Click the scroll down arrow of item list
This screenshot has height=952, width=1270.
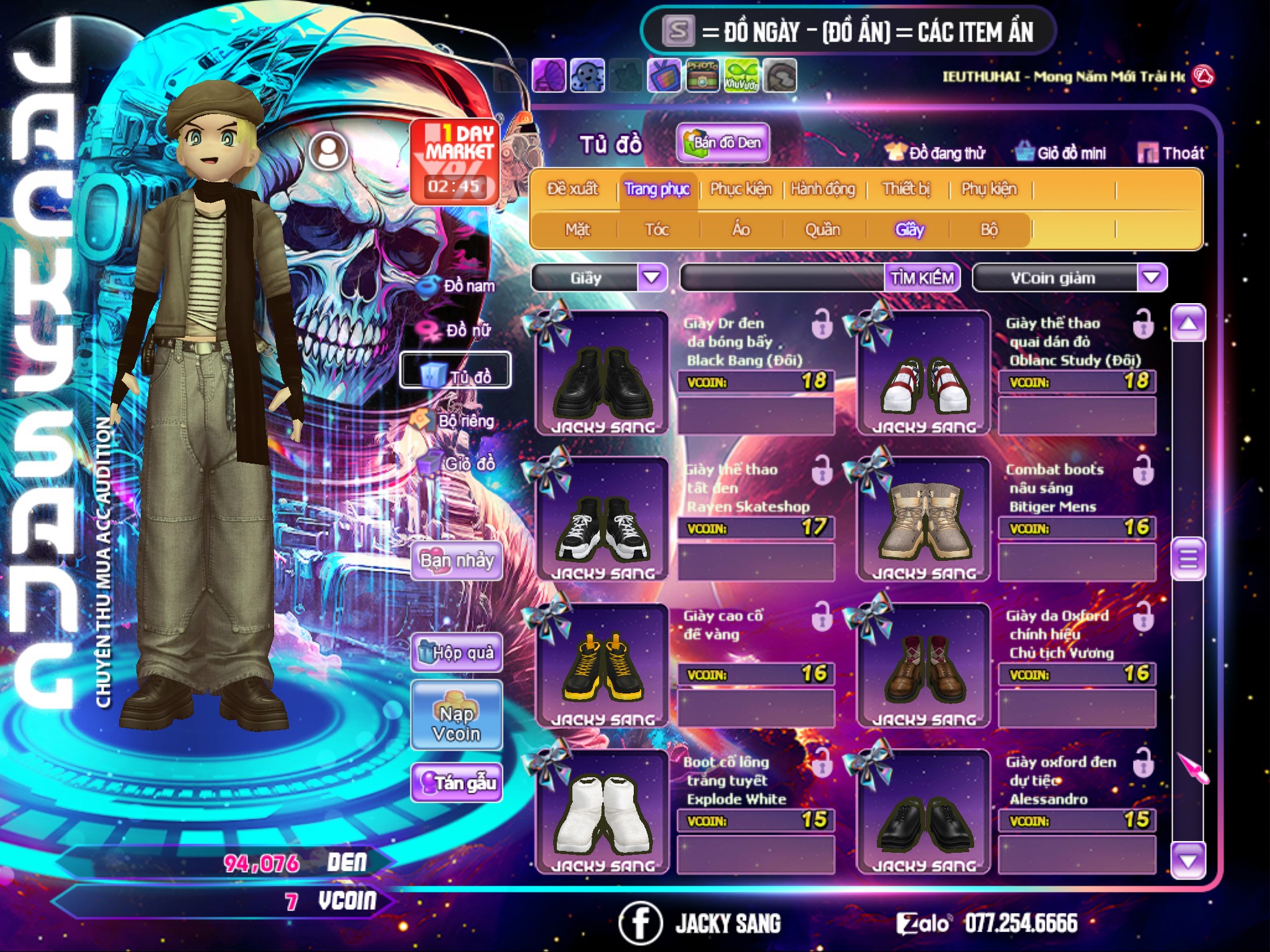tap(1188, 860)
